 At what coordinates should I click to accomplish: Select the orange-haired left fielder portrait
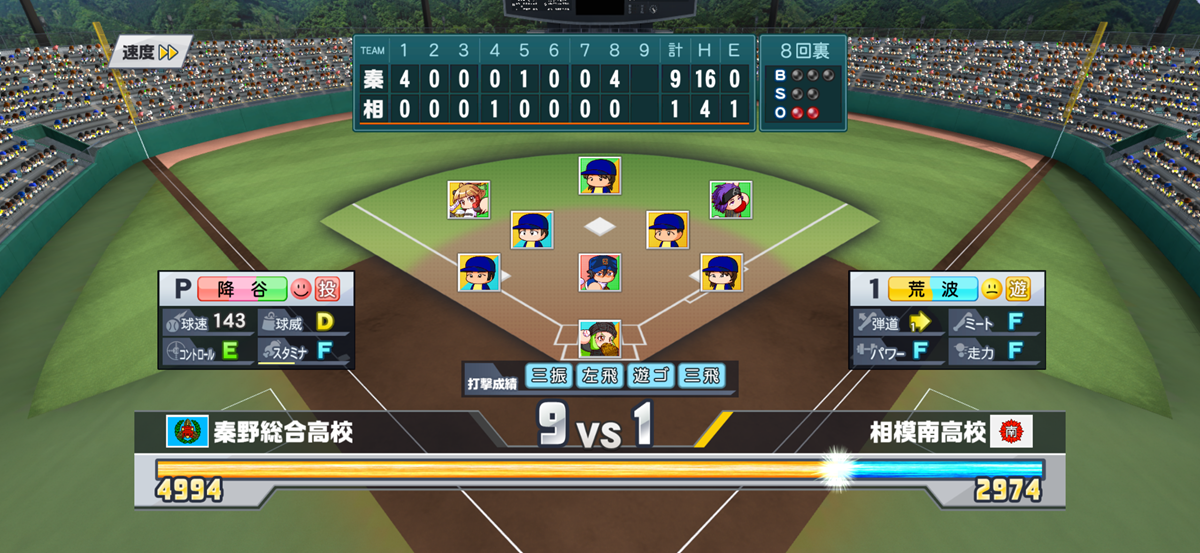468,200
